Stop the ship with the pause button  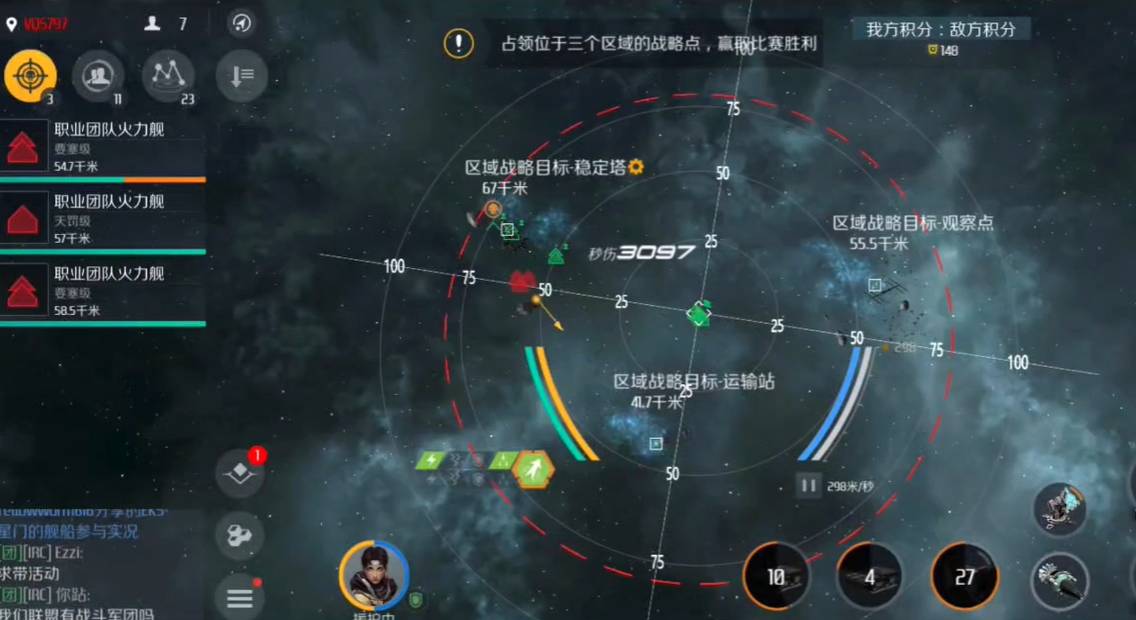coord(808,486)
